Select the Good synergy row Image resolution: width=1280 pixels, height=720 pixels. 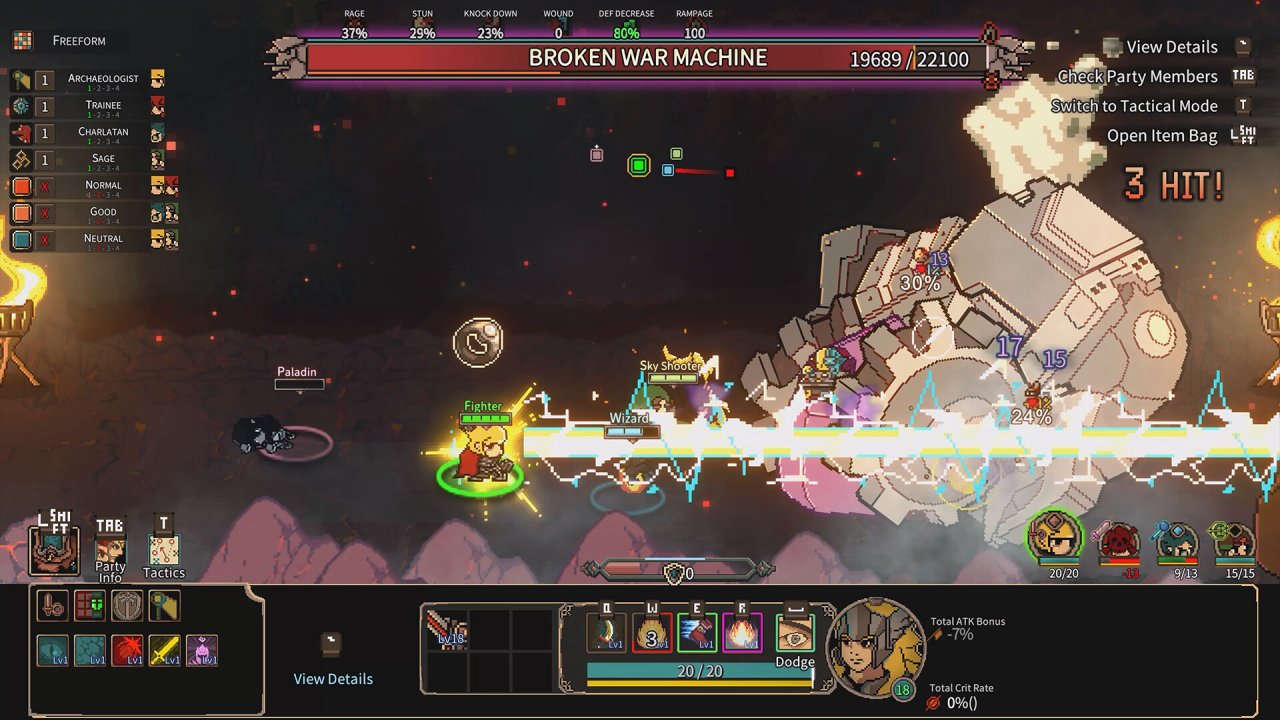[x=88, y=213]
